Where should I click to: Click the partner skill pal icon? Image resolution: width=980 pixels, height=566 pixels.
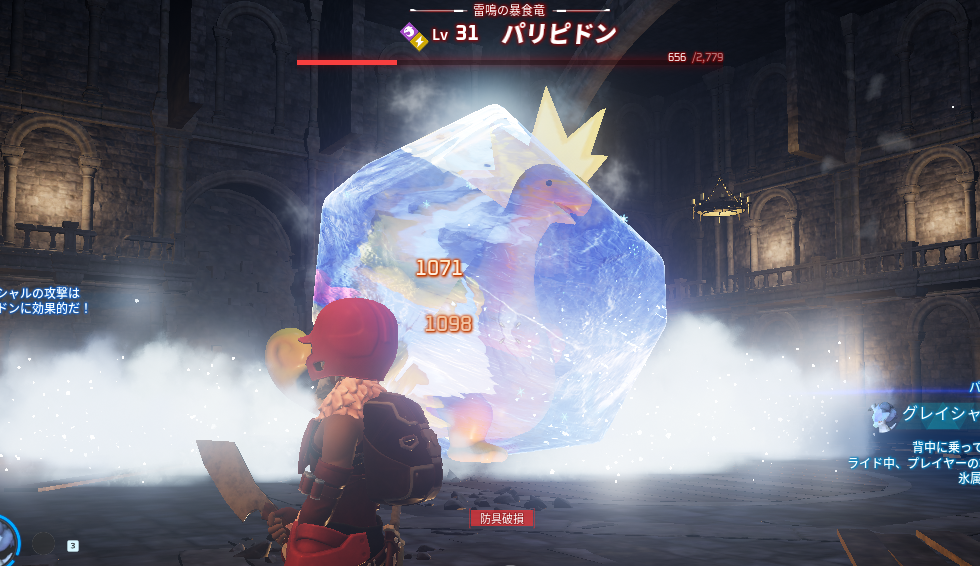coord(883,415)
